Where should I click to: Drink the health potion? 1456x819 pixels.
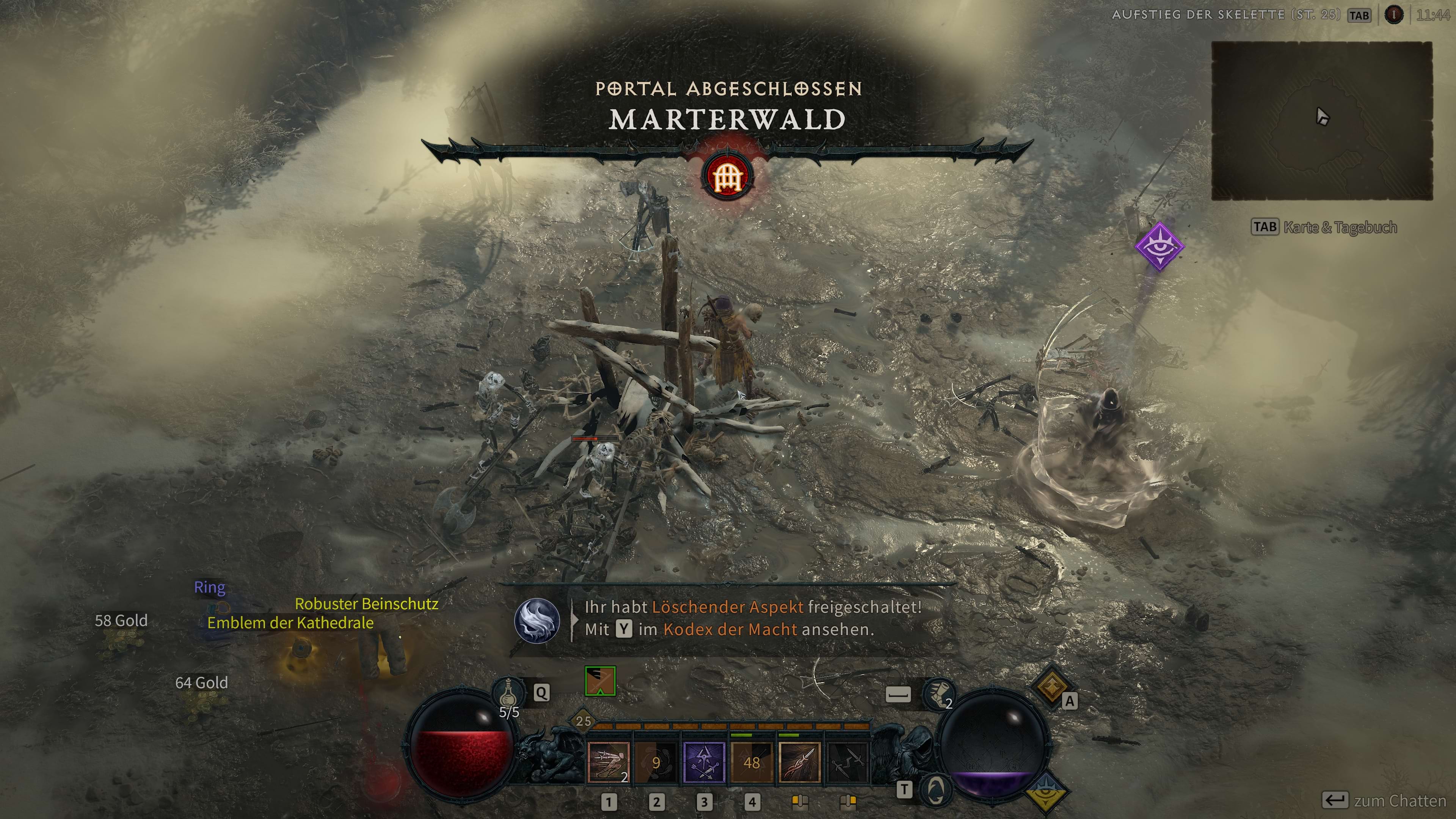(508, 693)
